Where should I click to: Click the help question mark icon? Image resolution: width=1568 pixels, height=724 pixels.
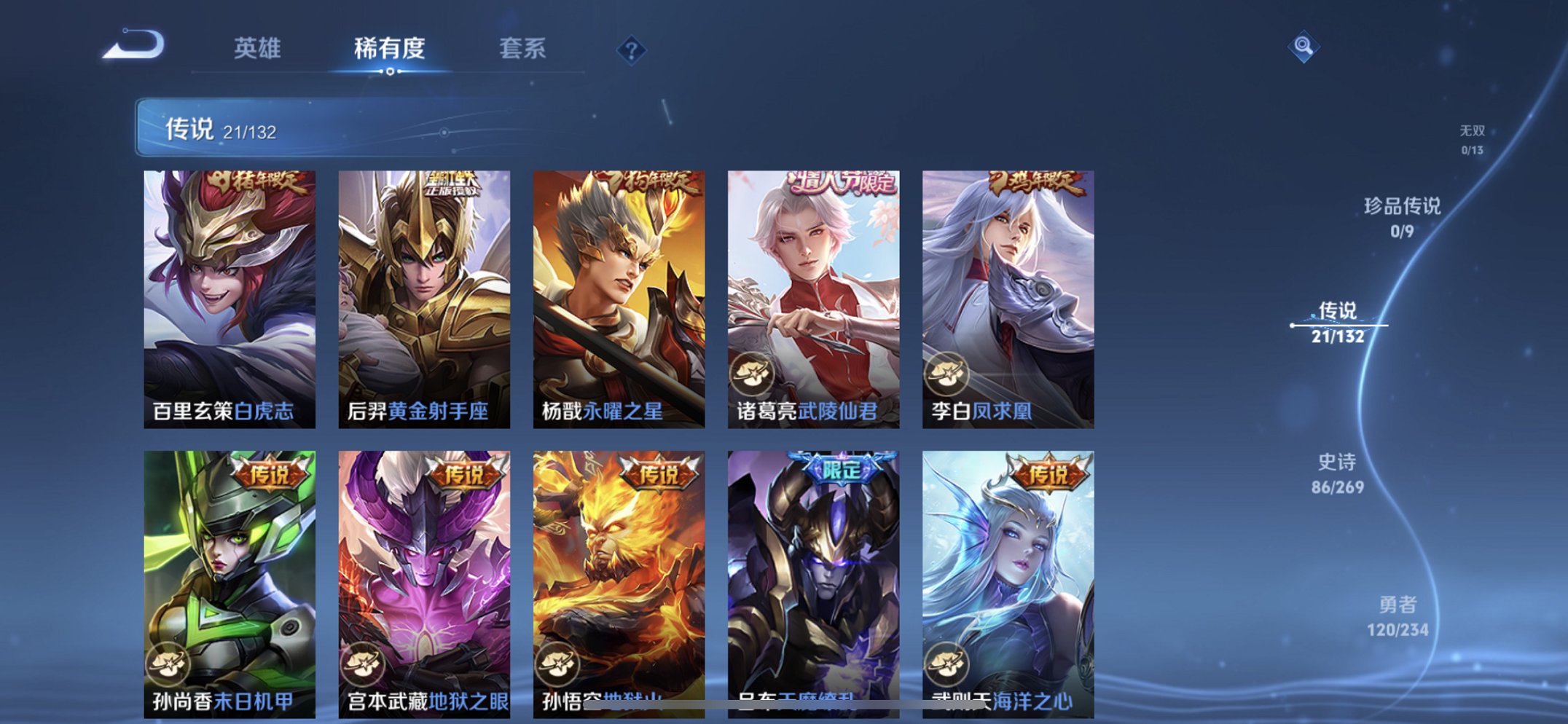tap(632, 50)
